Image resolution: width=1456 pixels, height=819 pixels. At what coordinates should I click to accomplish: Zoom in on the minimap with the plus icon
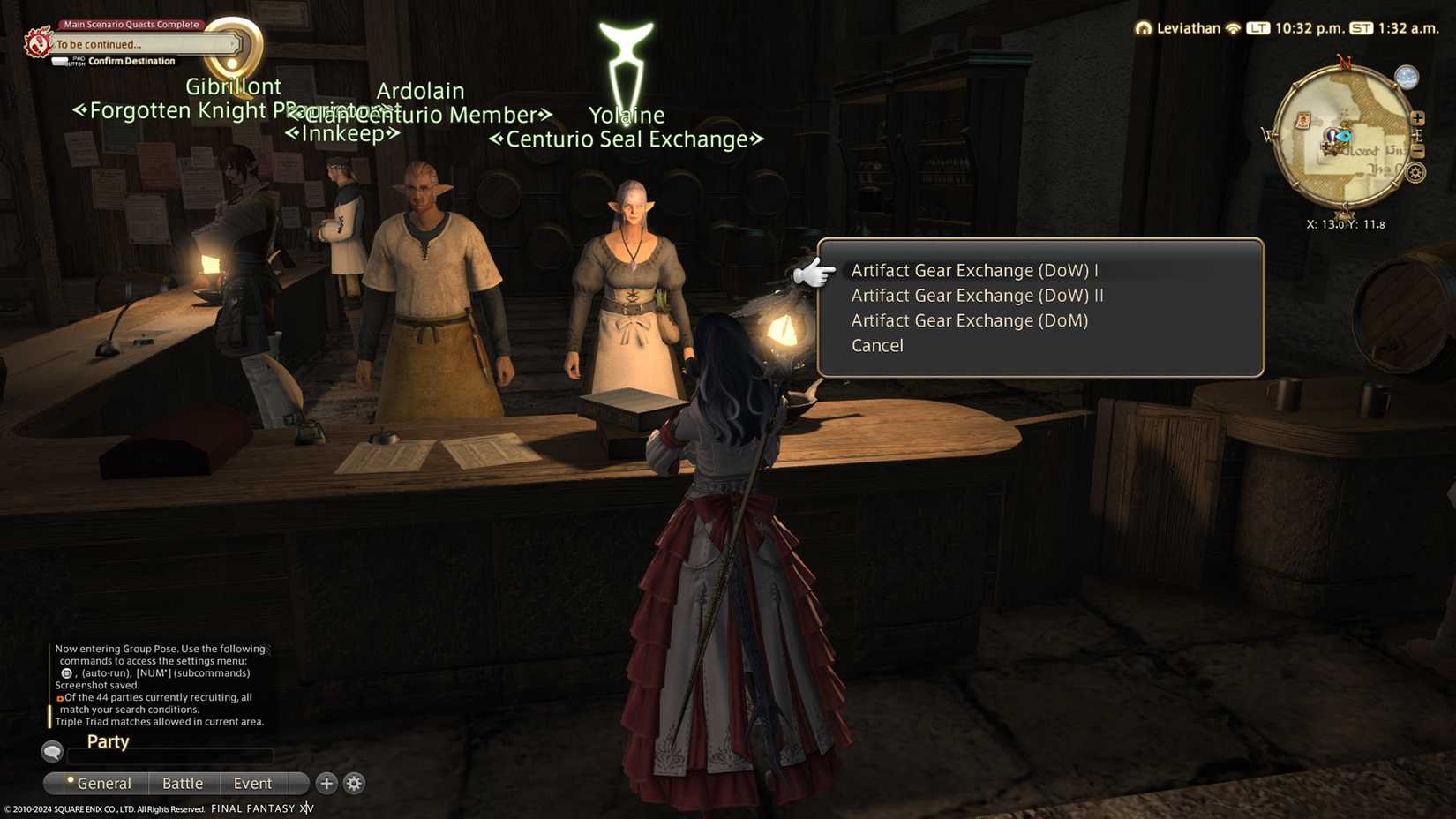(1416, 117)
